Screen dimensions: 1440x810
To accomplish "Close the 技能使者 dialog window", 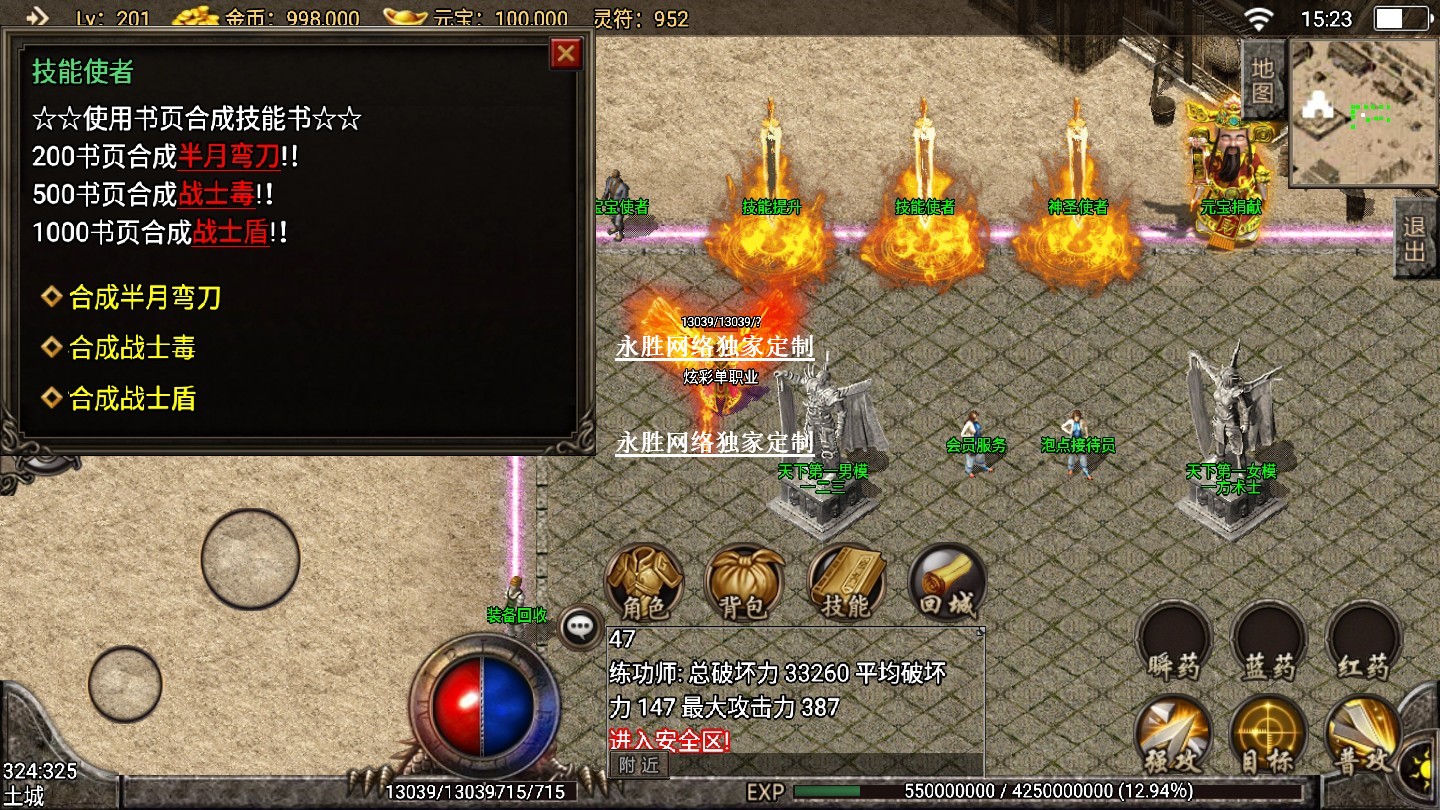I will [566, 53].
